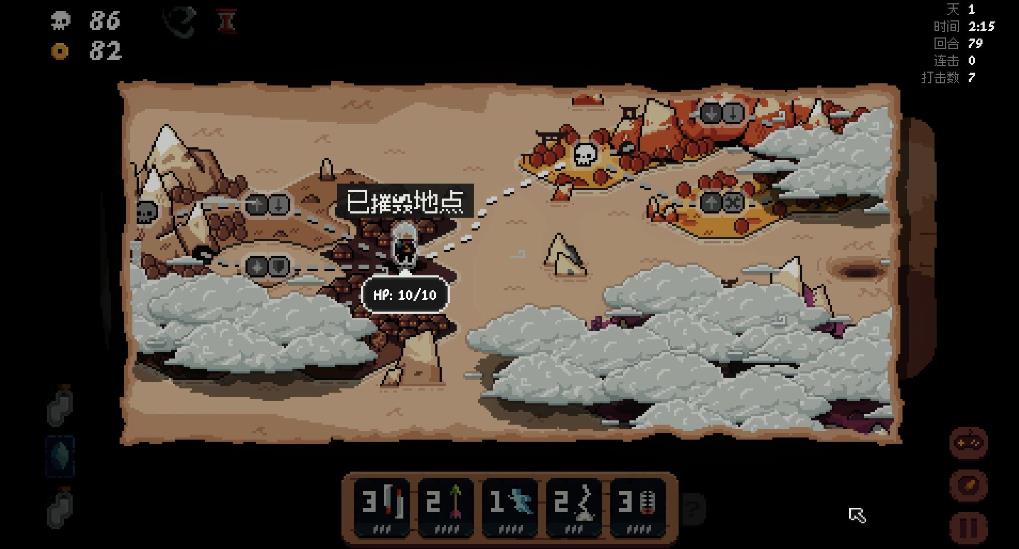Click the red hourglass icon
The width and height of the screenshot is (1019, 549).
click(x=227, y=21)
